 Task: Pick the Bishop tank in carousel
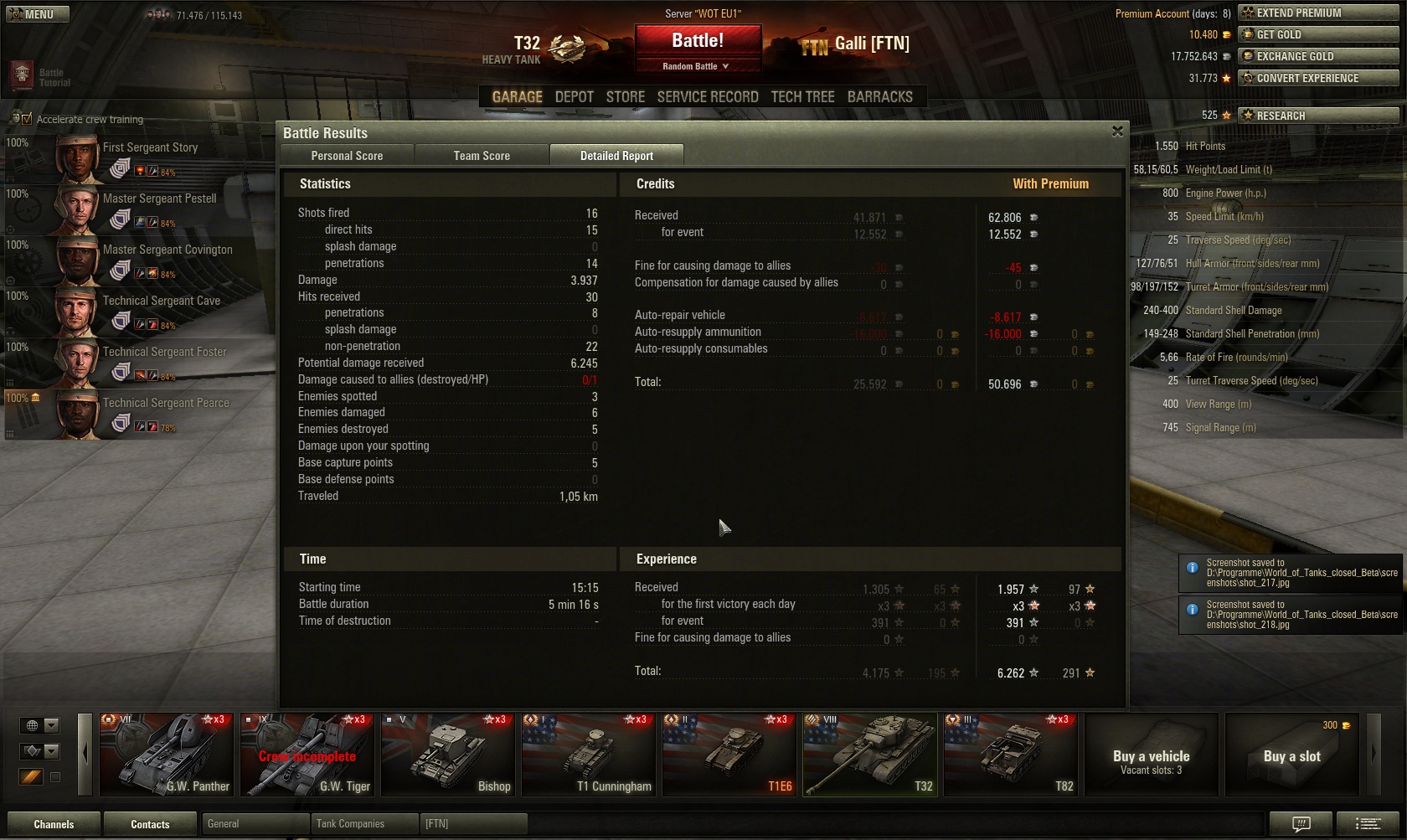(448, 754)
